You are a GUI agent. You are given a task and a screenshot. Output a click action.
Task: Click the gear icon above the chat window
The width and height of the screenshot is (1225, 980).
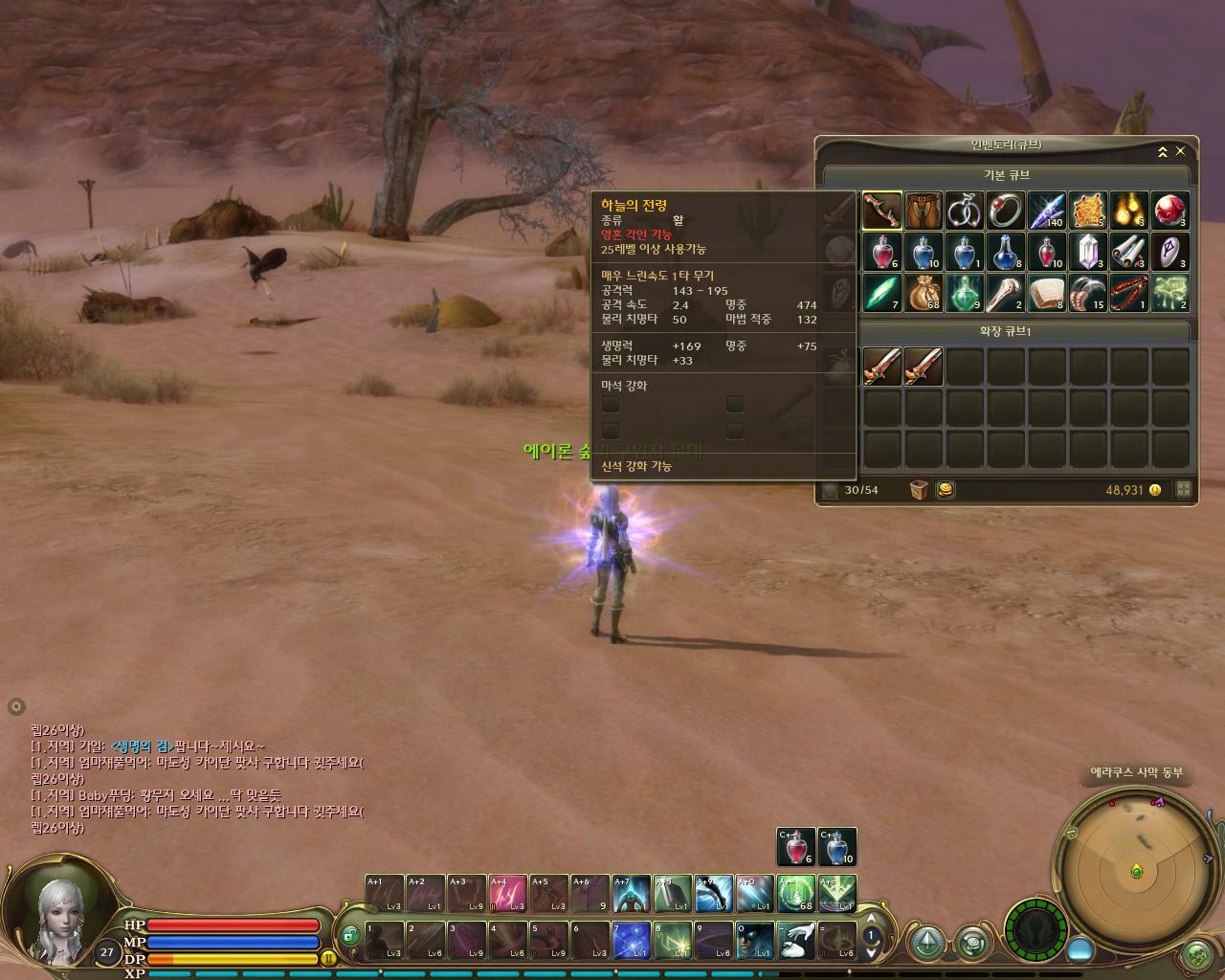tap(15, 706)
